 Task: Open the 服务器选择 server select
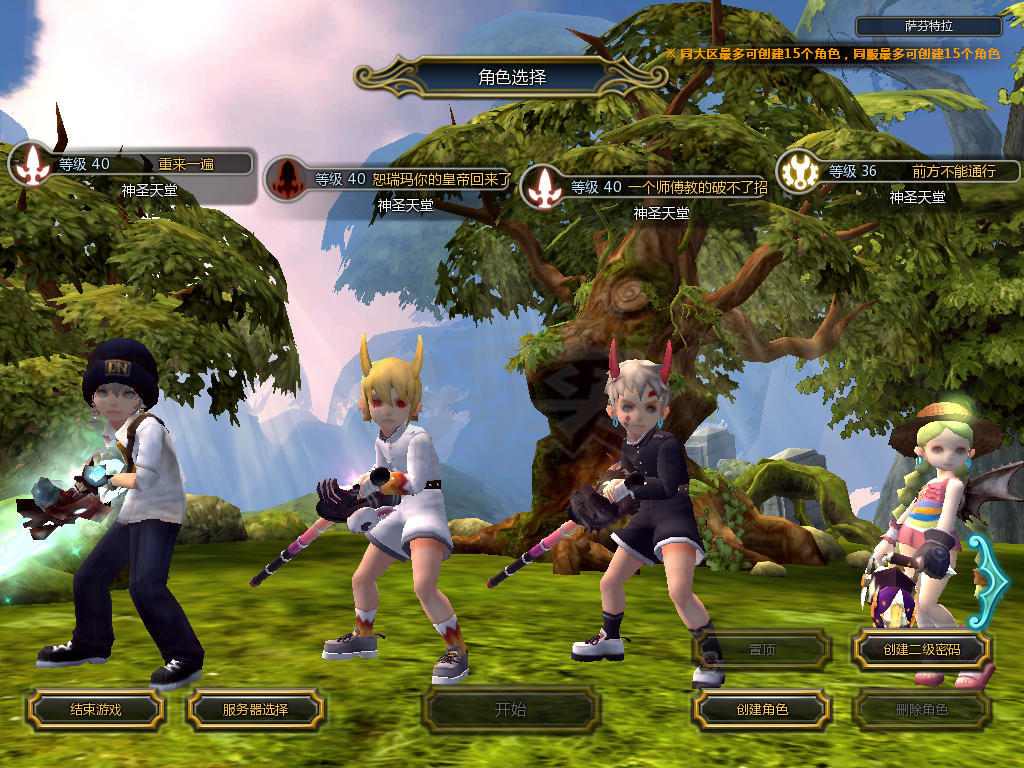255,709
